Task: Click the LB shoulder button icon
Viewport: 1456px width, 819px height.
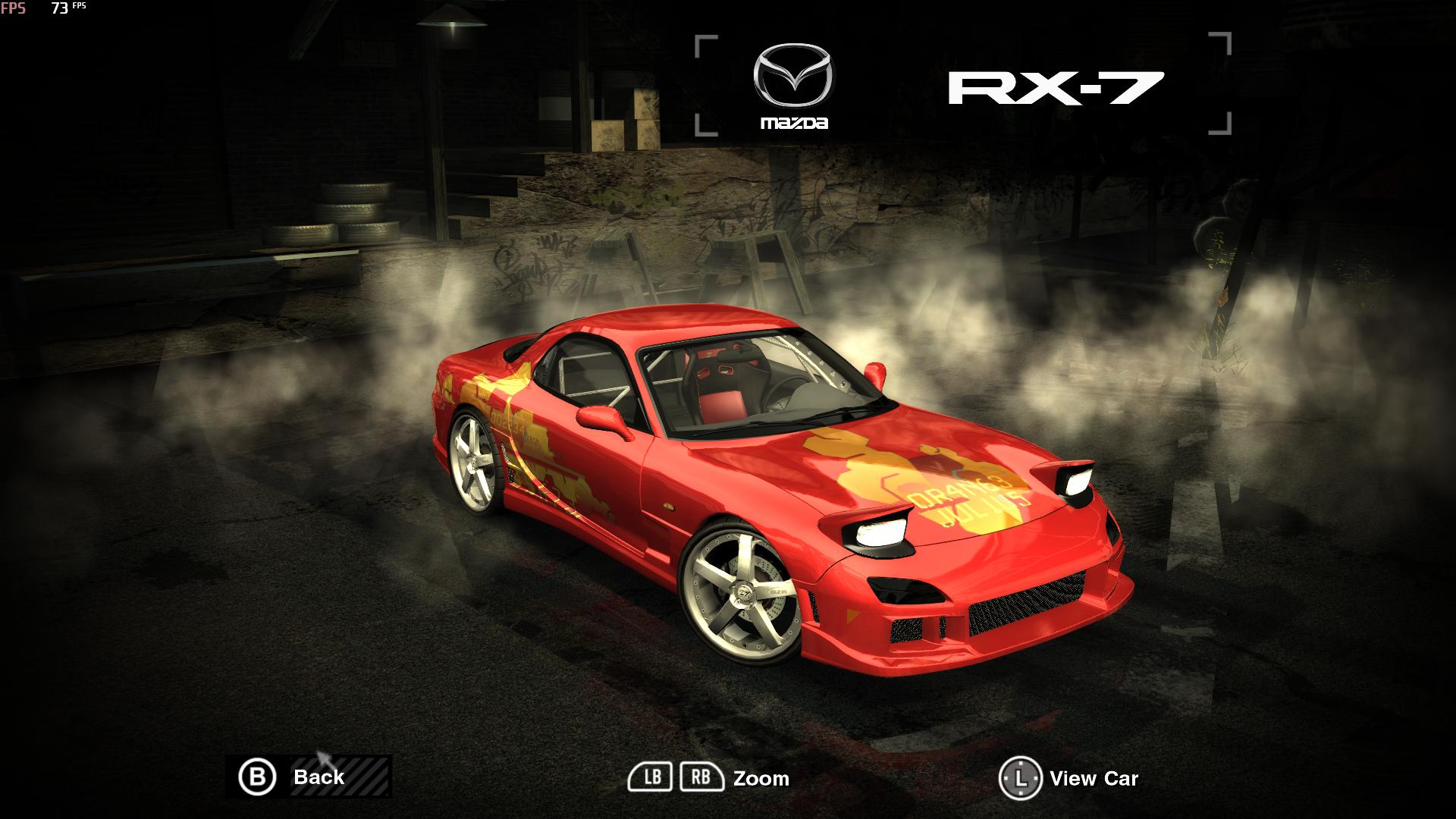Action: click(x=652, y=777)
